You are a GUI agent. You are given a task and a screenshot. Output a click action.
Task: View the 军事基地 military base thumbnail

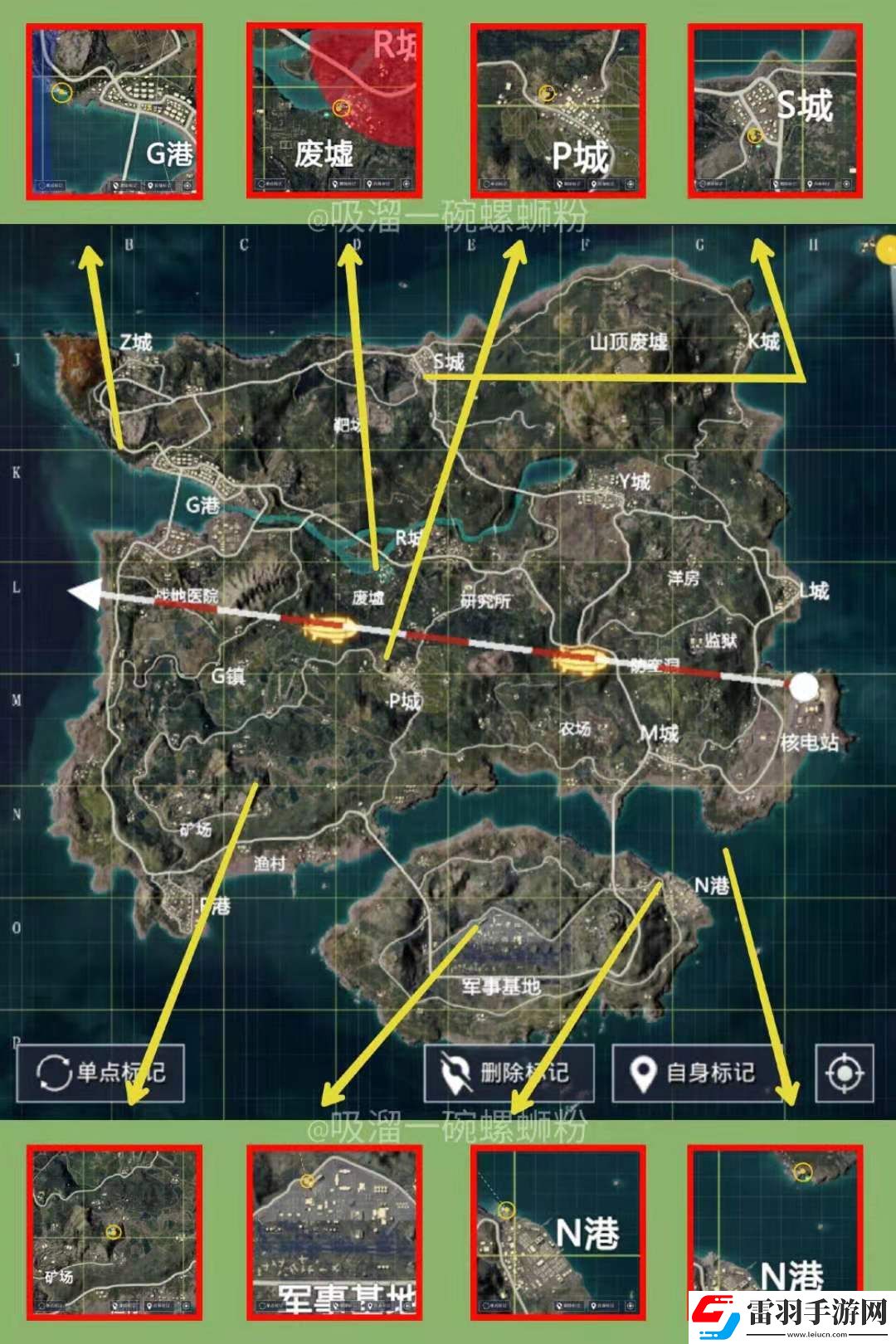tap(334, 1233)
